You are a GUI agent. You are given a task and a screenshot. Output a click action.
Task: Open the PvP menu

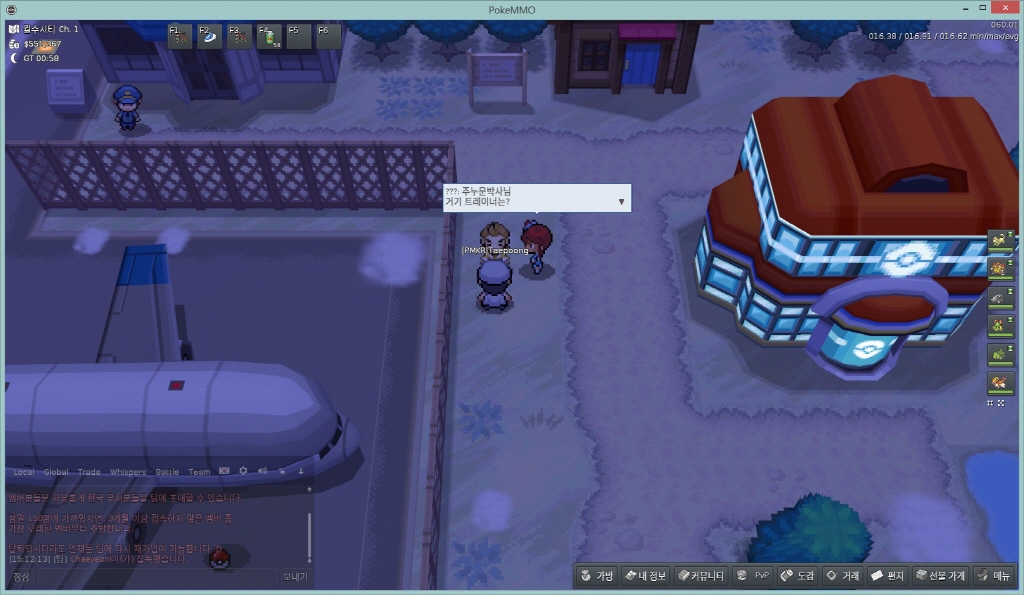pyautogui.click(x=752, y=576)
